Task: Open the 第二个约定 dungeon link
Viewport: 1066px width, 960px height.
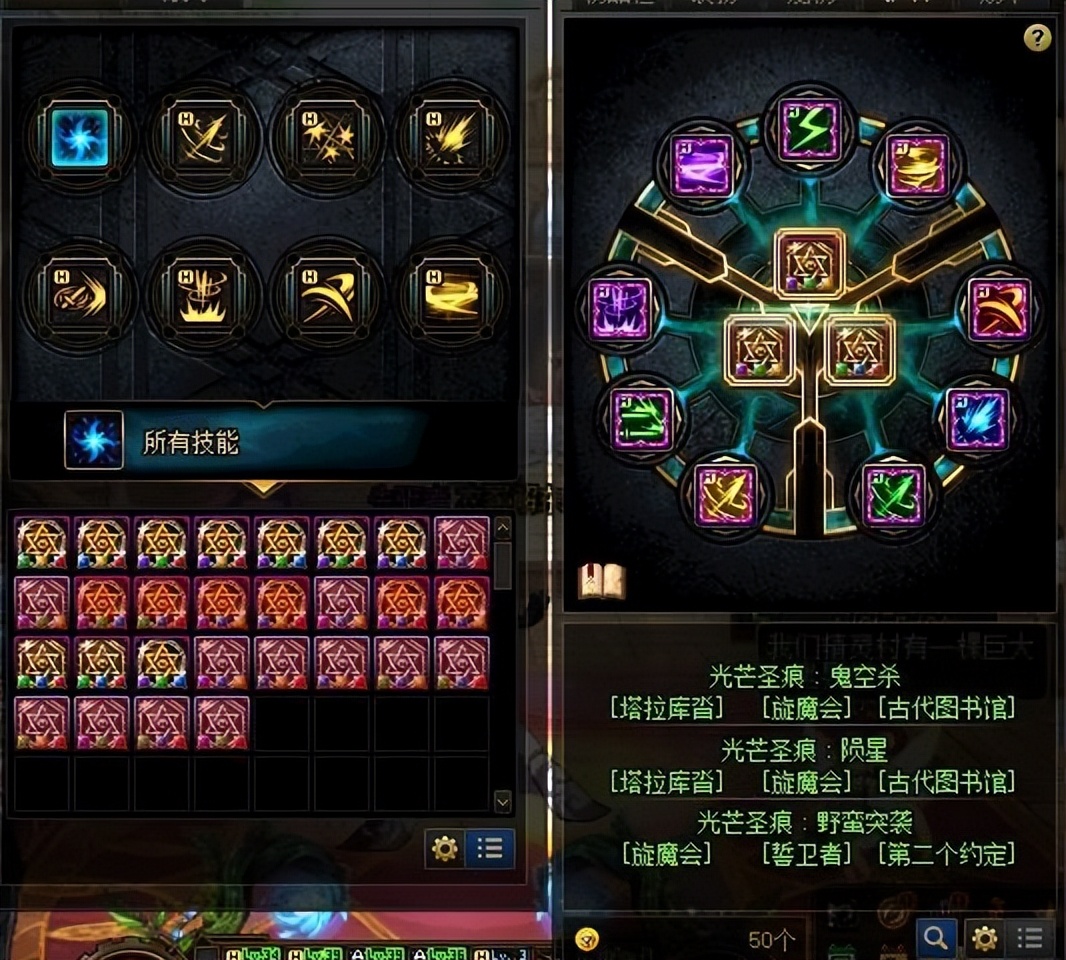Action: click(x=945, y=854)
